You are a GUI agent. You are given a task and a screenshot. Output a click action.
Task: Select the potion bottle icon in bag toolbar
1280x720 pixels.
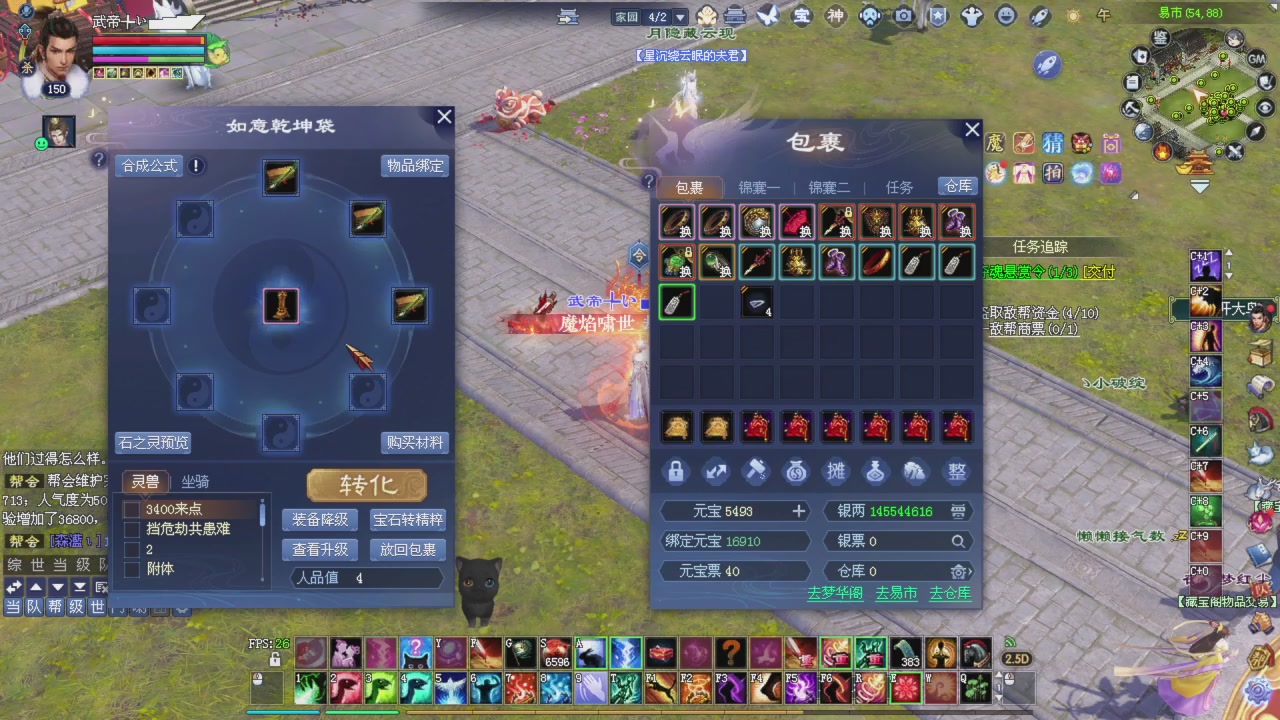pyautogui.click(x=876, y=472)
